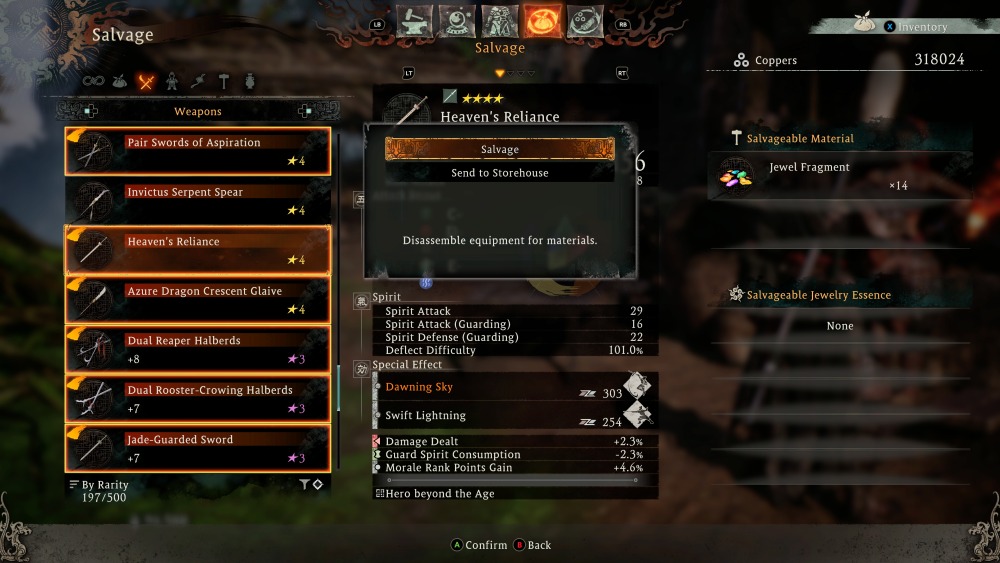This screenshot has width=1000, height=563.
Task: Choose the Dual Reaper Halberds entry
Action: click(x=198, y=349)
